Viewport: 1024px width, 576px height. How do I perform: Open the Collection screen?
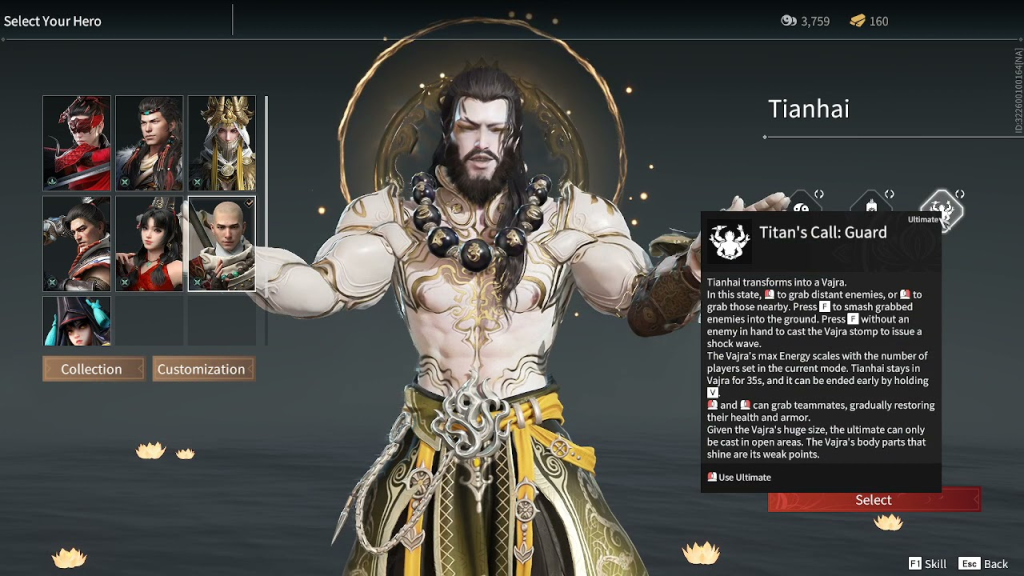(x=93, y=369)
